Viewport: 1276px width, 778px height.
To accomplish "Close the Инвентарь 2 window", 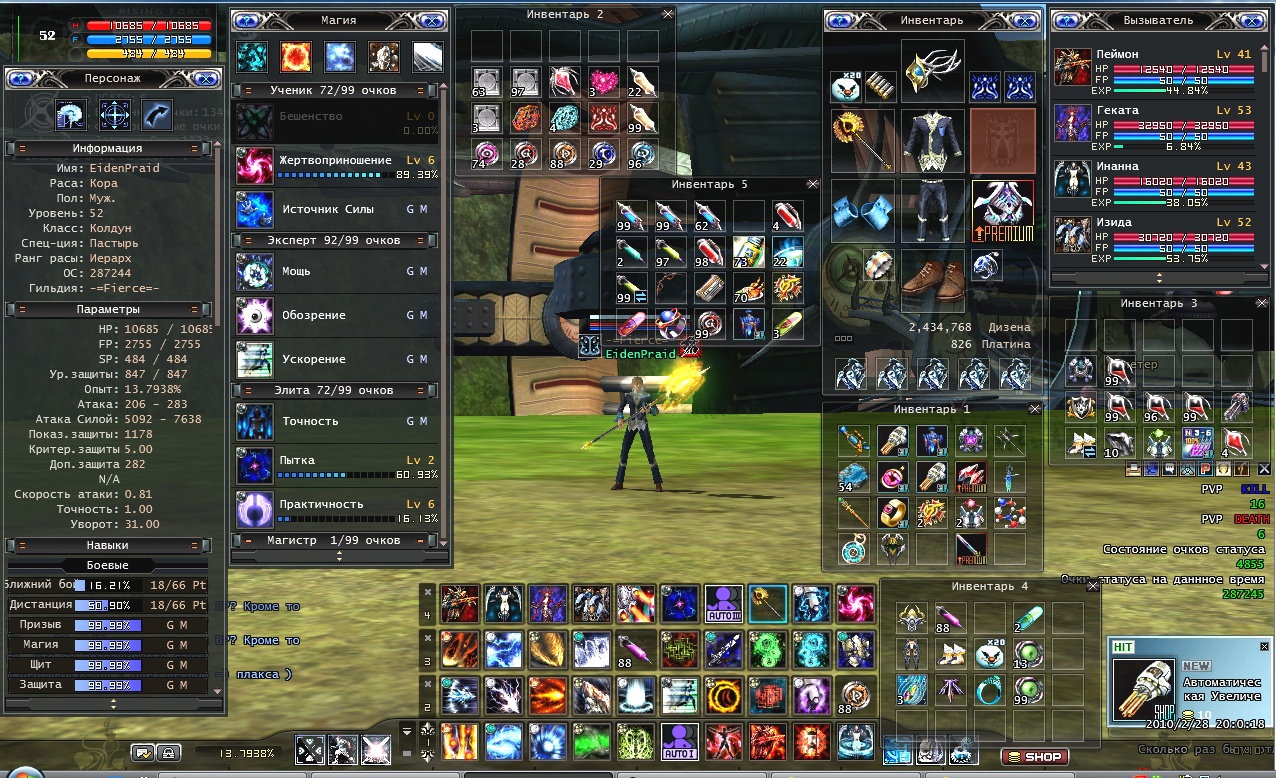I will click(x=668, y=15).
